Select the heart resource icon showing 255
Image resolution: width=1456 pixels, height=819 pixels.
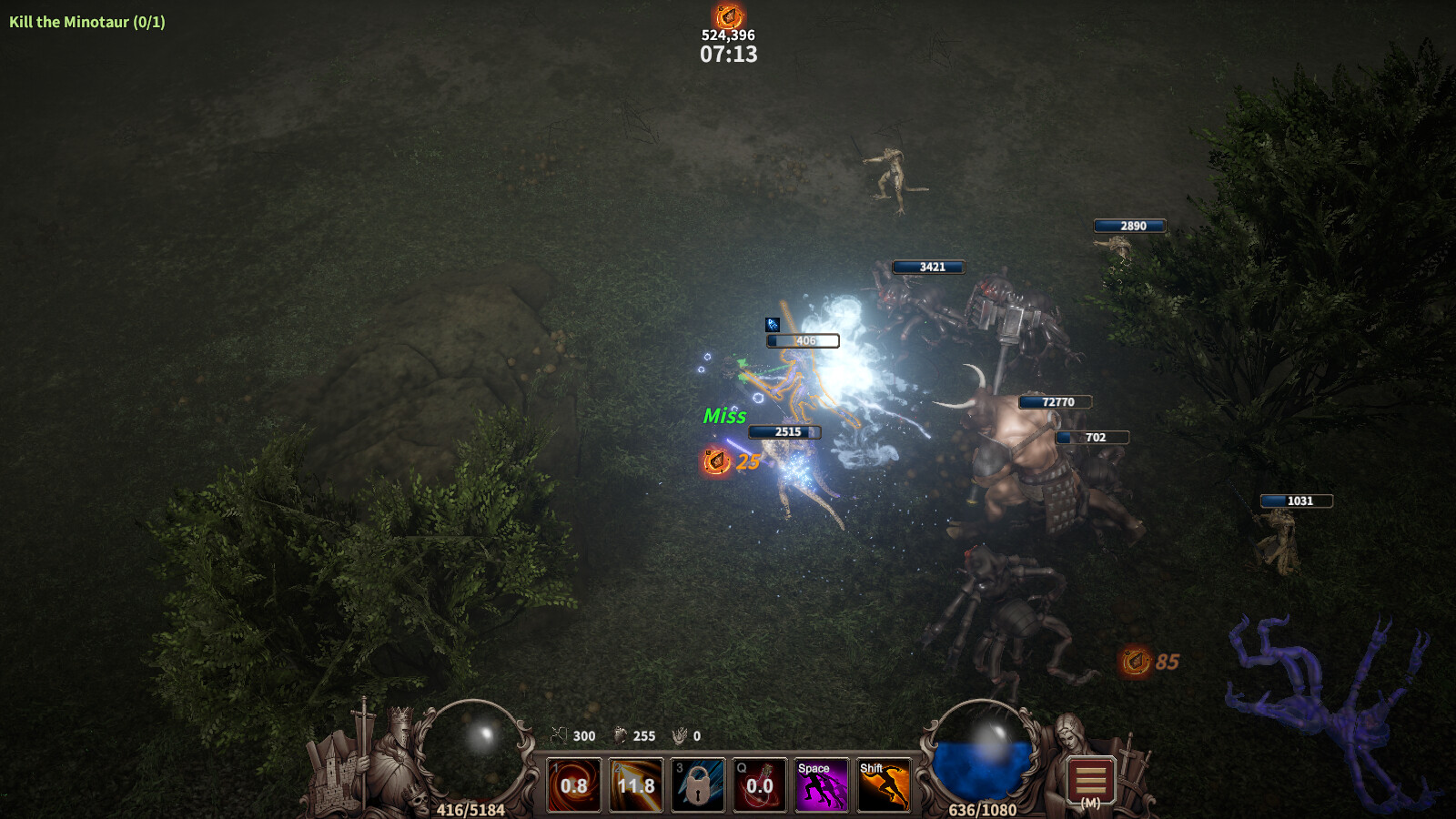[620, 736]
